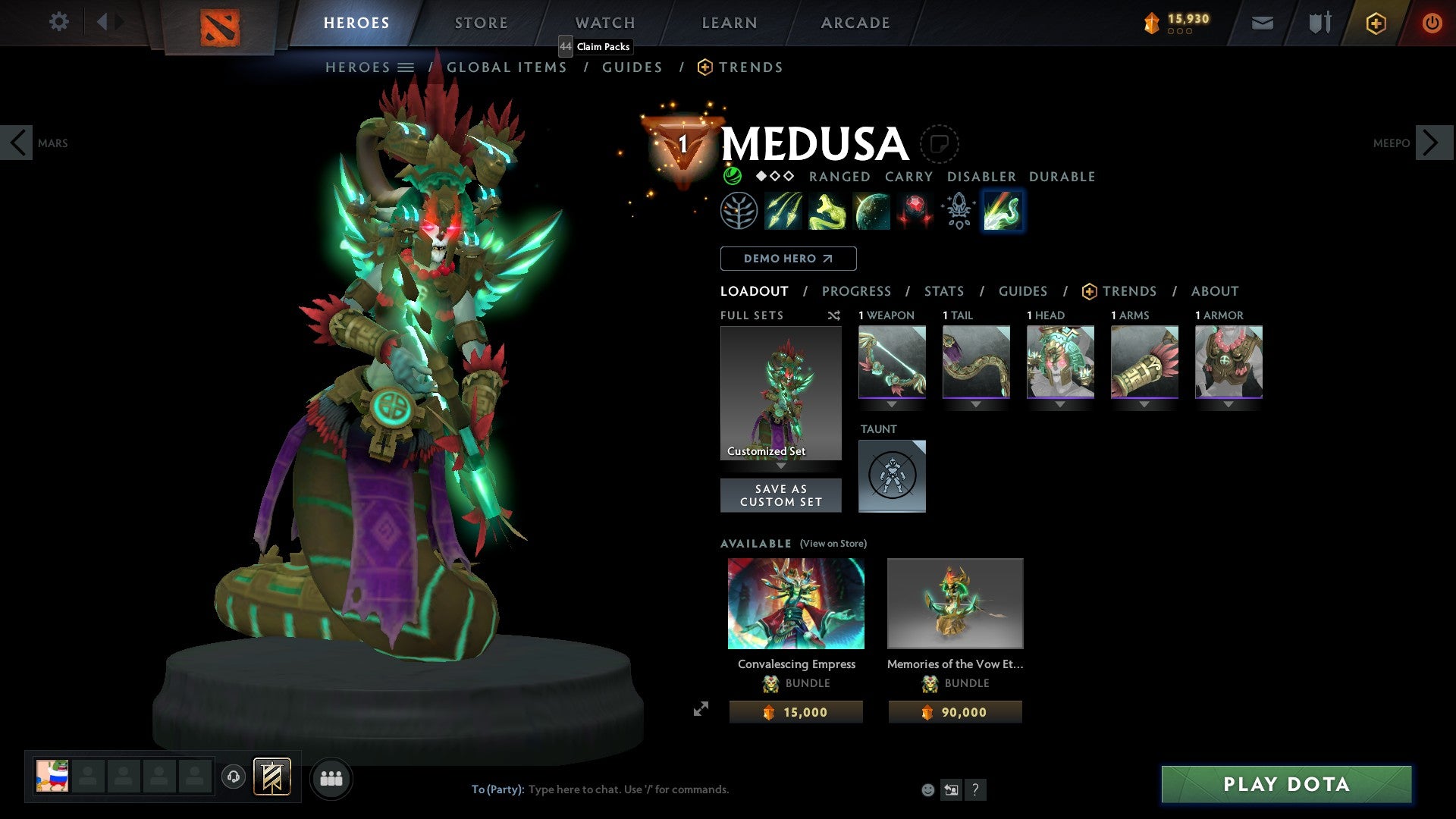Open the settings gear icon
This screenshot has width=1456, height=819.
[x=58, y=22]
